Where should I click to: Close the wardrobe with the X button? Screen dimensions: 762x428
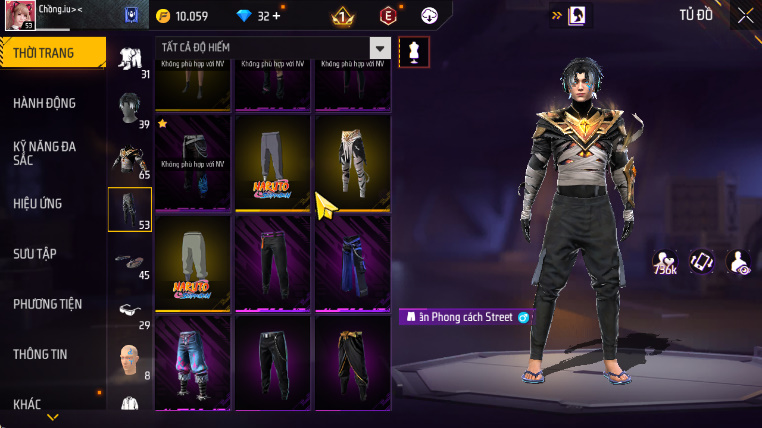[x=745, y=15]
